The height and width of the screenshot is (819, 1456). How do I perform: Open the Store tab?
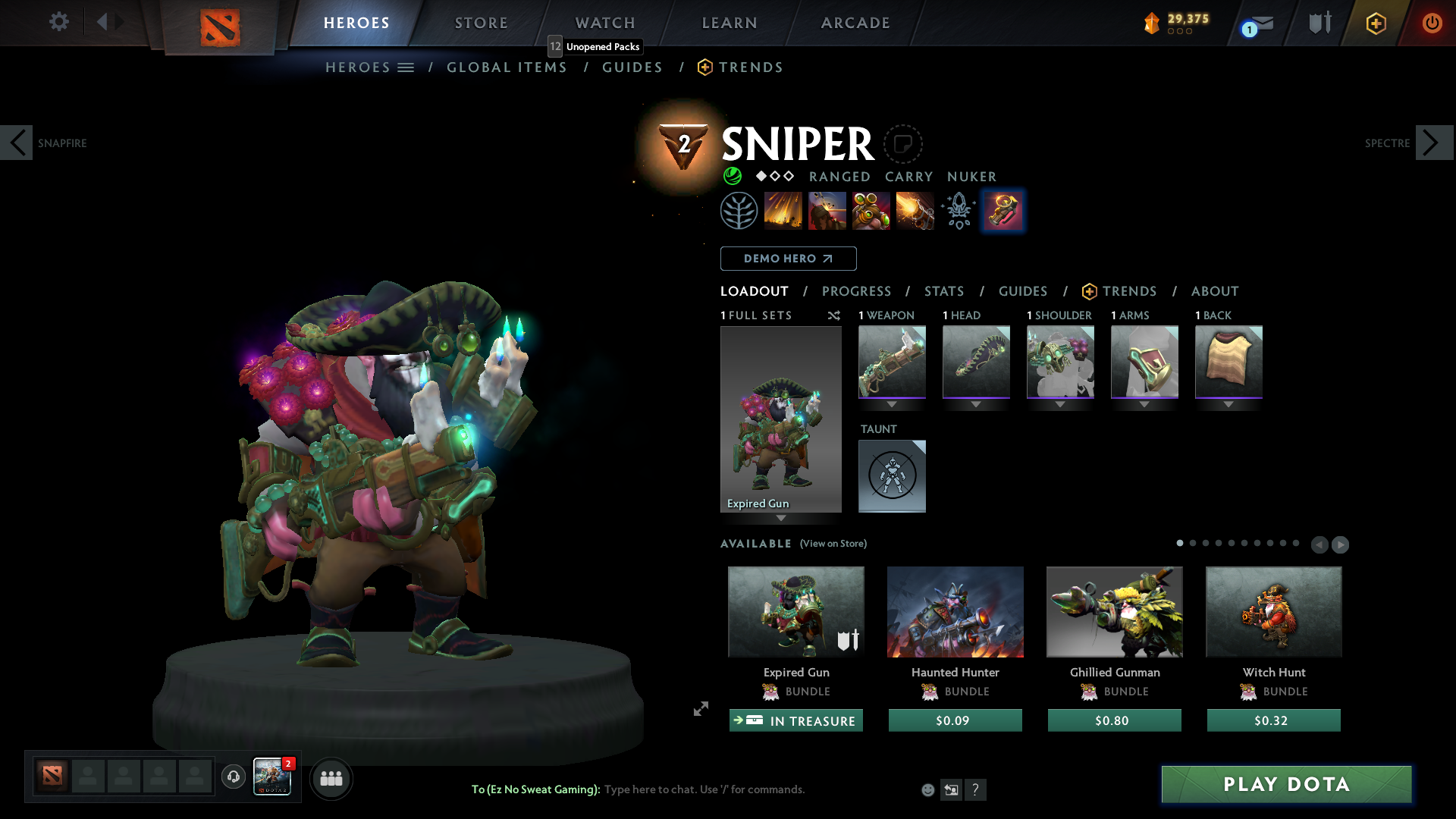(x=482, y=23)
